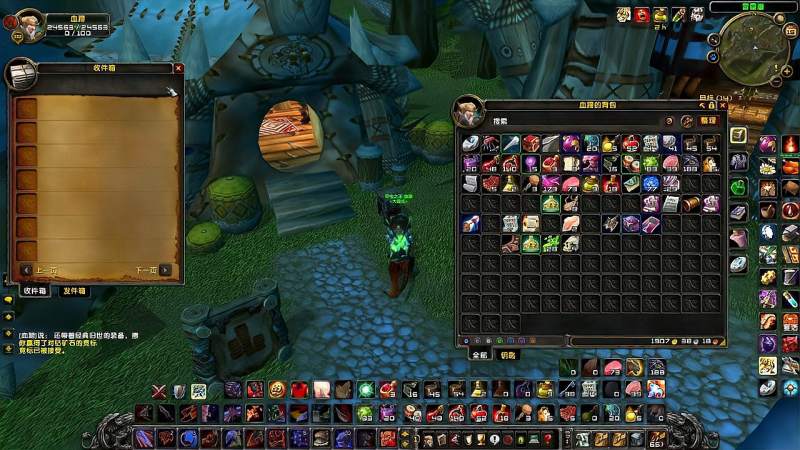Switch to the 发件箱 (Send Mail) tab
This screenshot has width=800, height=450.
pyautogui.click(x=74, y=291)
